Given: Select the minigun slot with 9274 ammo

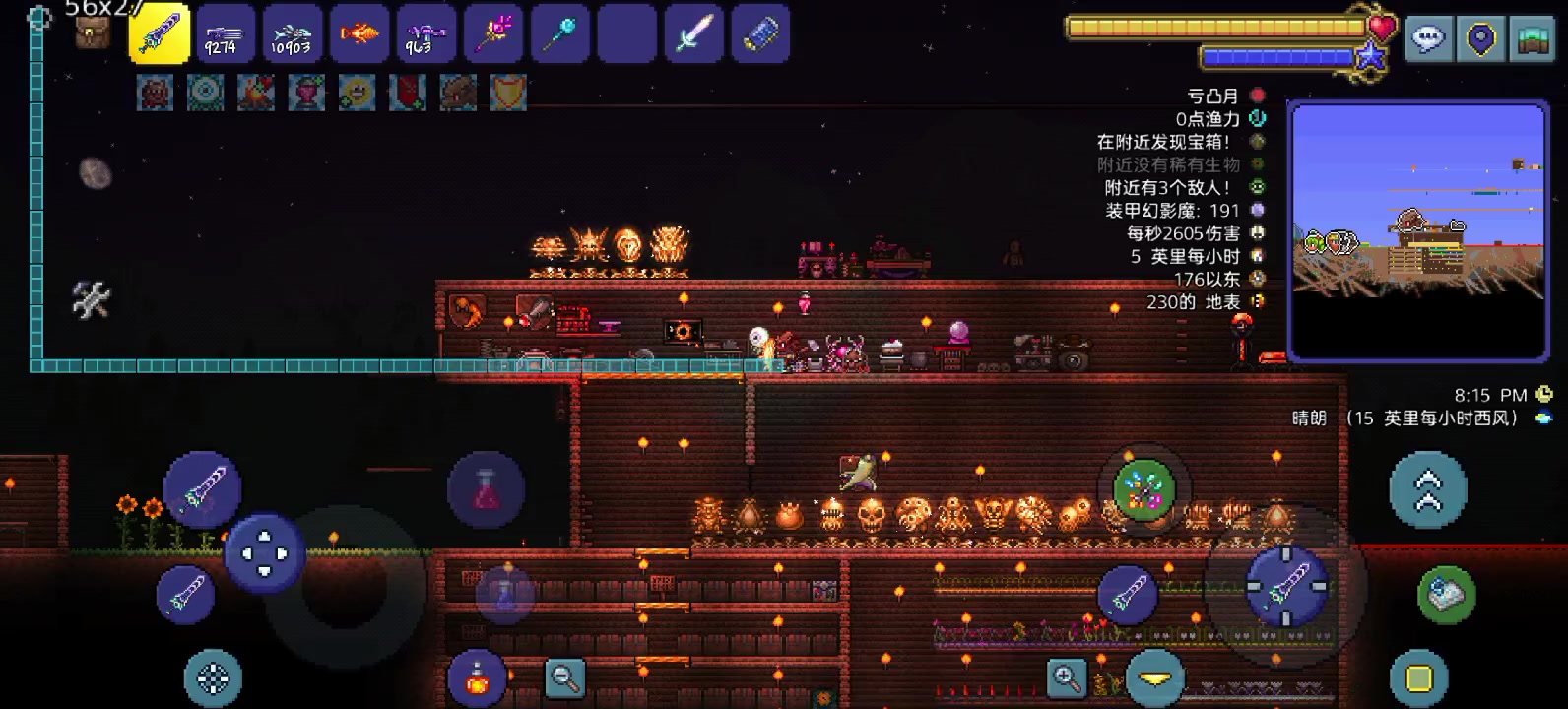Looking at the screenshot, I should point(226,34).
